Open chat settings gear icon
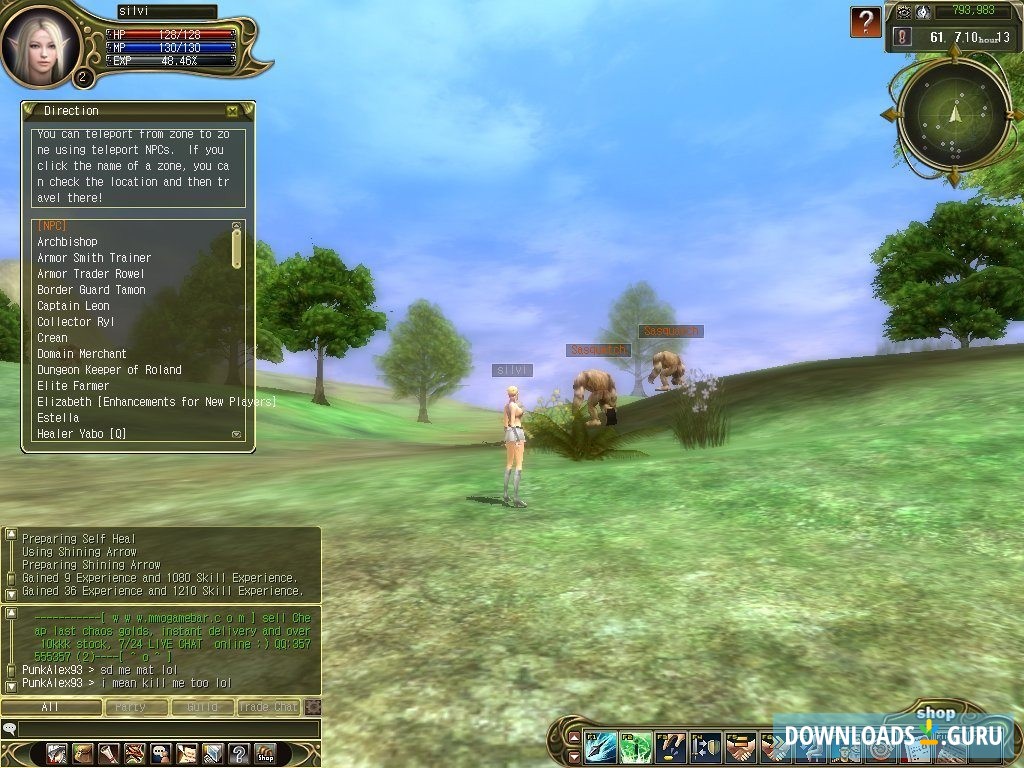 pos(313,707)
